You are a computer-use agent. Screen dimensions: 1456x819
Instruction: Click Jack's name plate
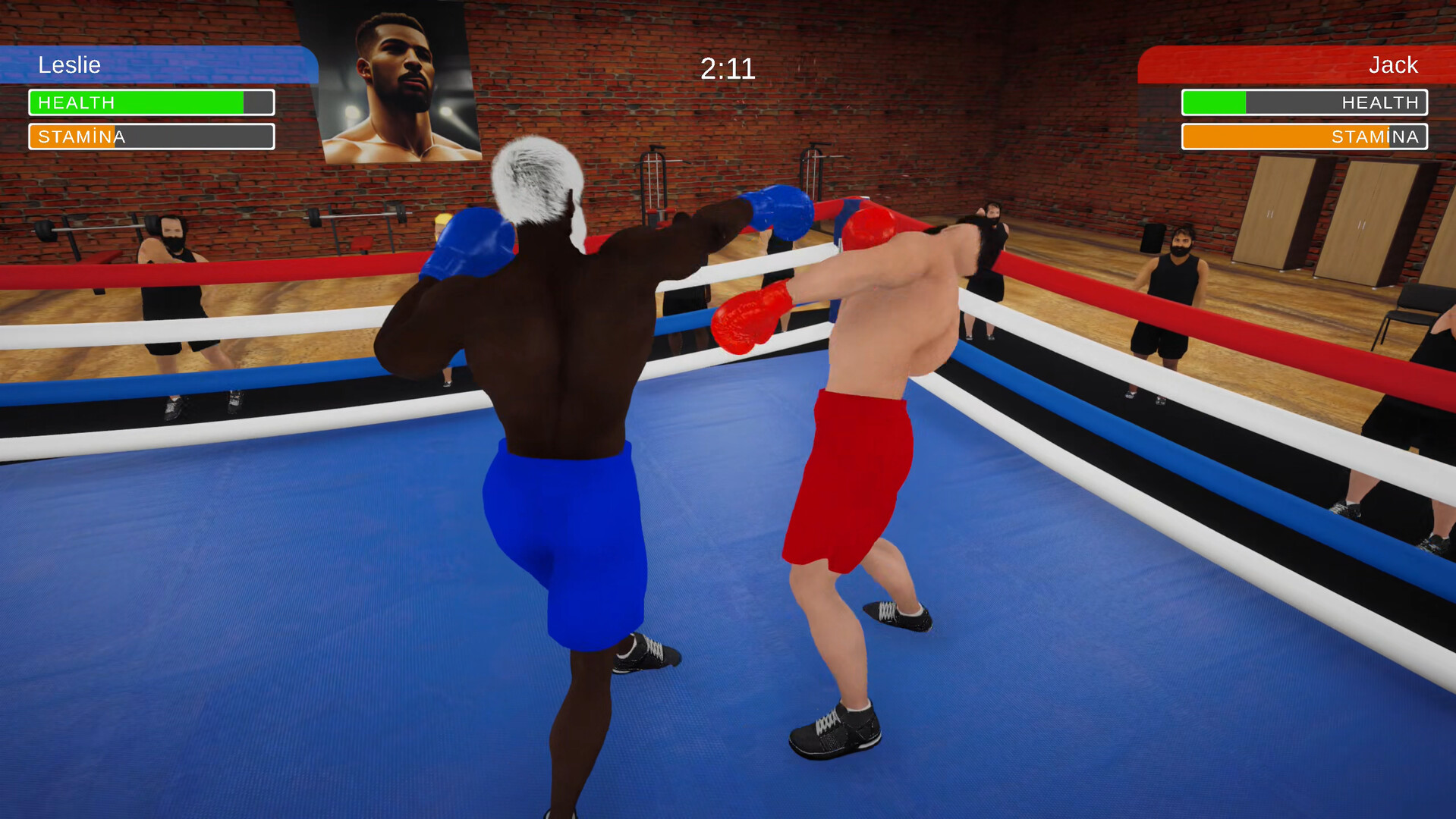(1395, 65)
